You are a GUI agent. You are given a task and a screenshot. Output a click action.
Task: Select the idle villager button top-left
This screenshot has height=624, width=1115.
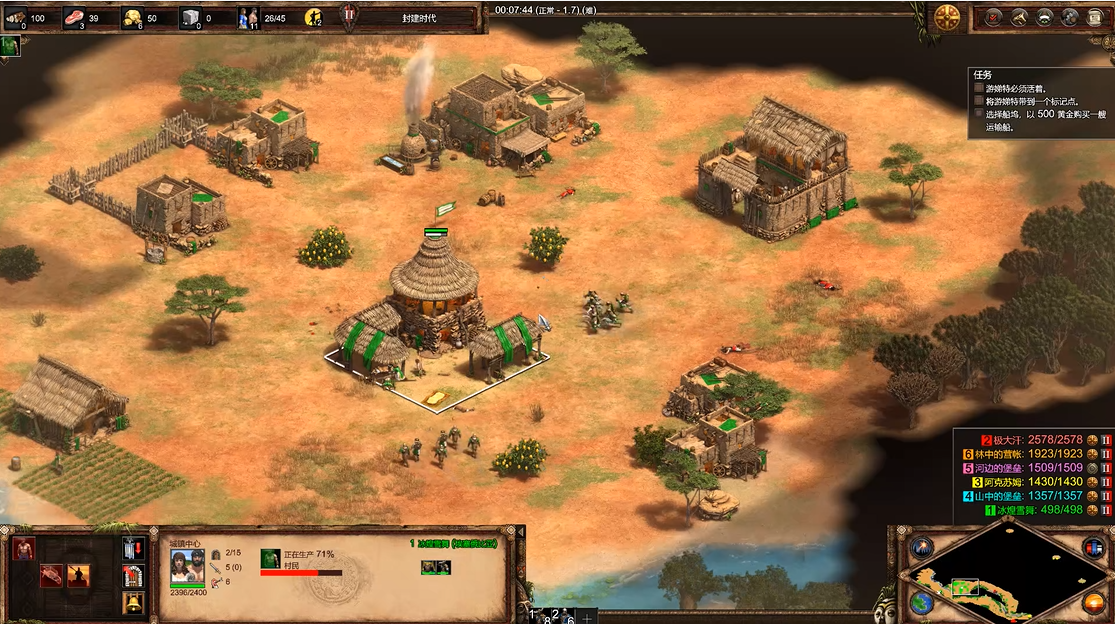pos(10,46)
